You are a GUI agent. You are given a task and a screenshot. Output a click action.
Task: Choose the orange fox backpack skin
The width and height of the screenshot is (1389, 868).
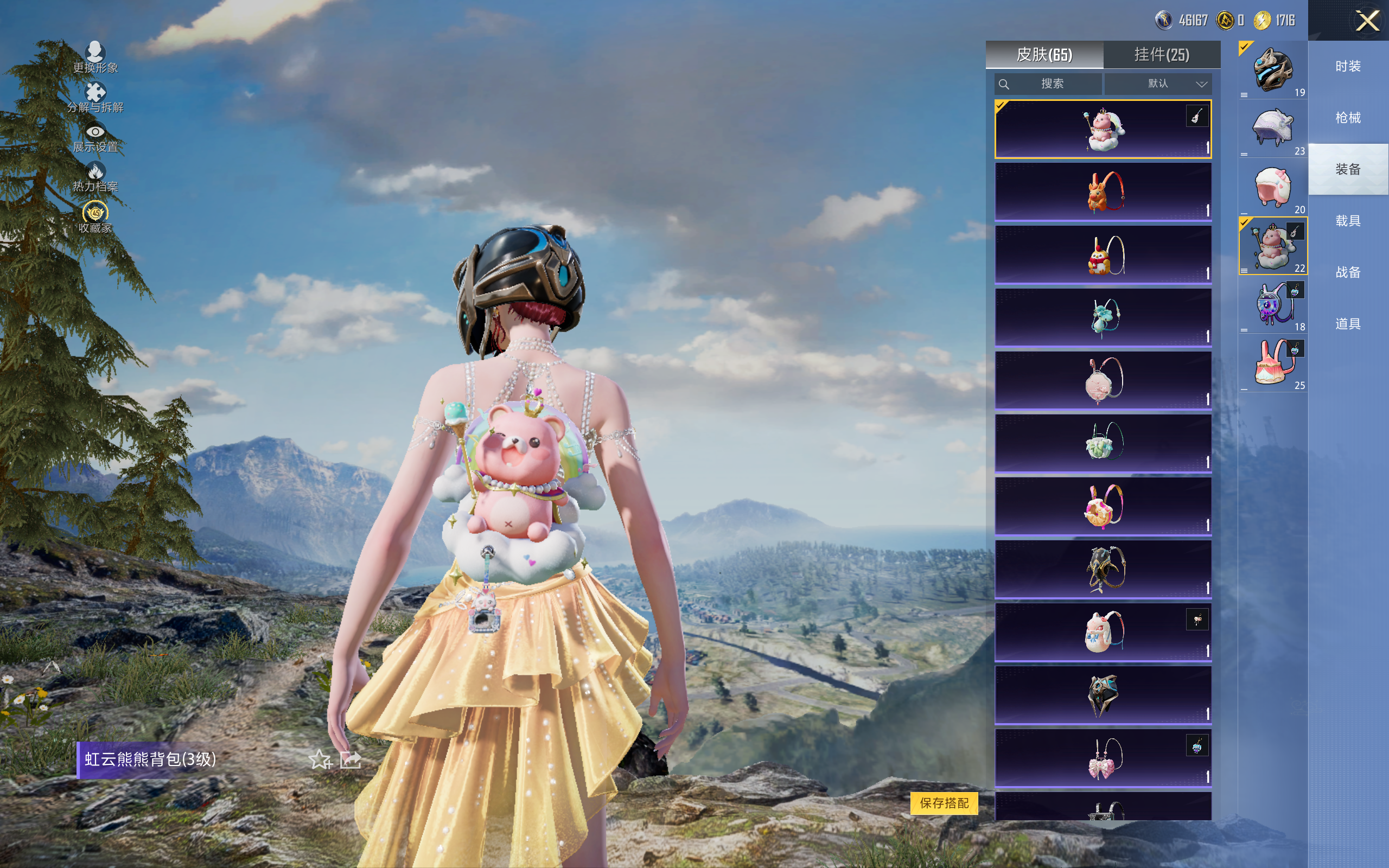pos(1103,192)
